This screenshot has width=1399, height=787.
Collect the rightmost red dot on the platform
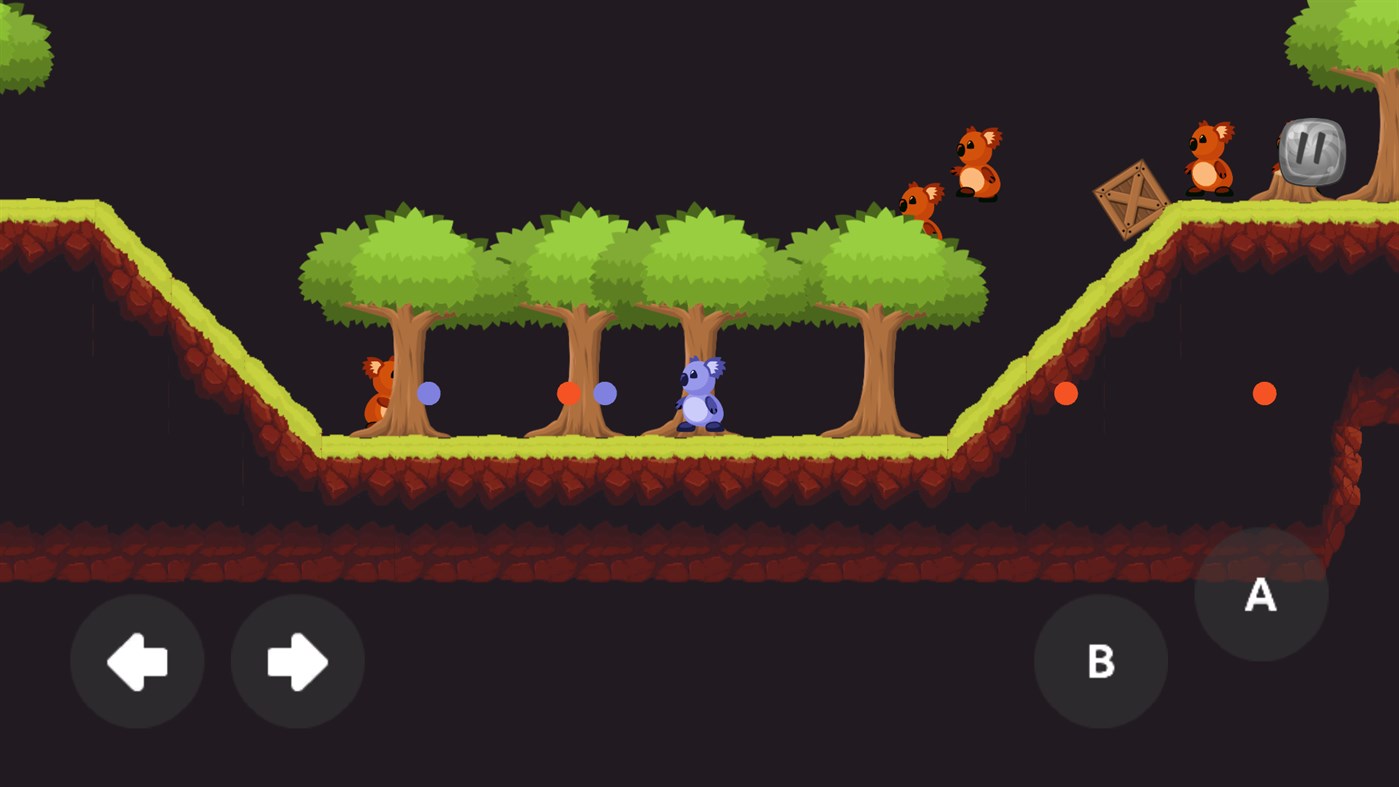pos(1265,393)
